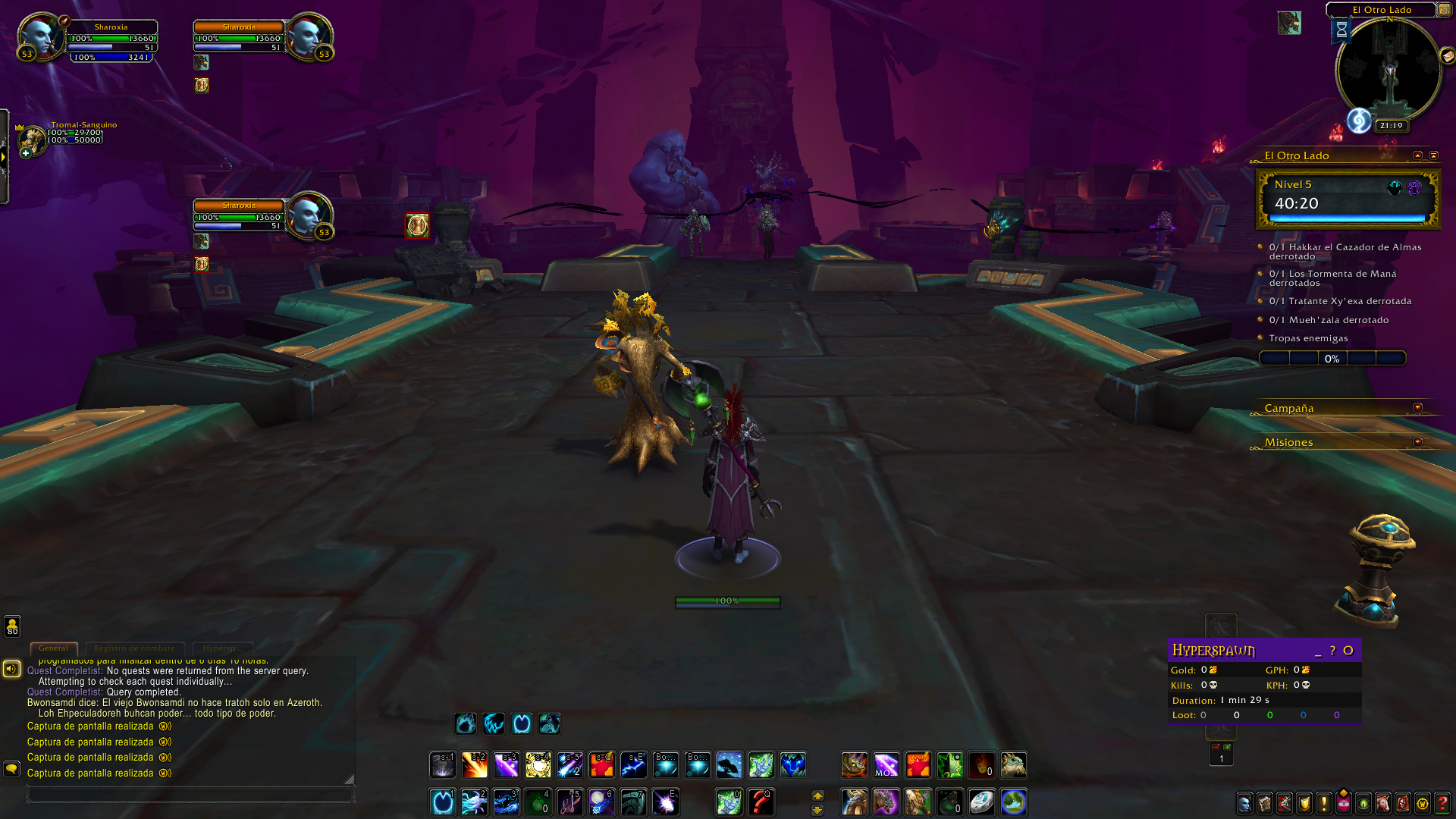Activate the yellow sunburst ability
Image resolution: width=1456 pixels, height=819 pixels.
[538, 765]
